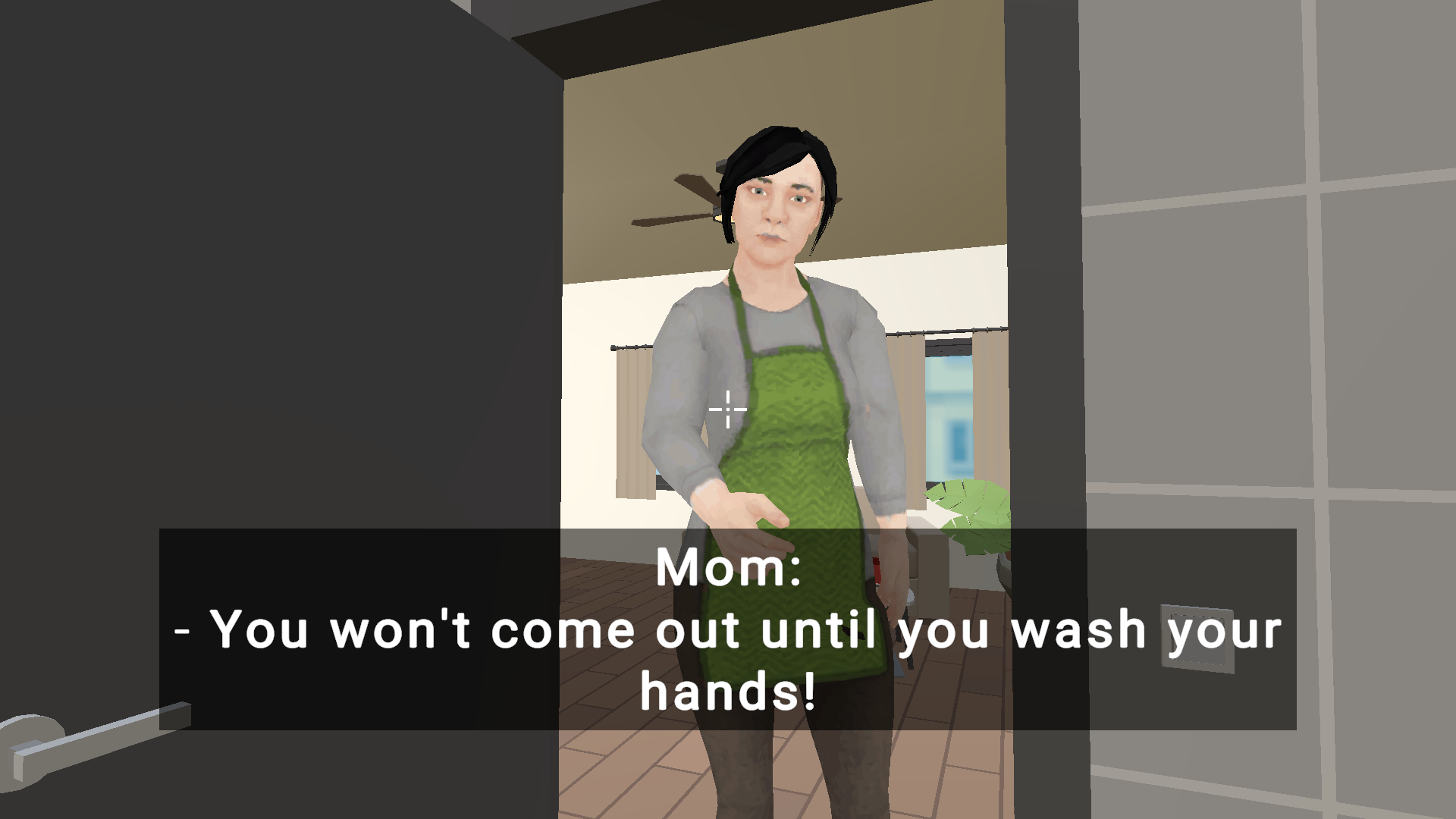Click the crosshair reticle in the center
Screen dimensions: 1456x819
coord(726,409)
